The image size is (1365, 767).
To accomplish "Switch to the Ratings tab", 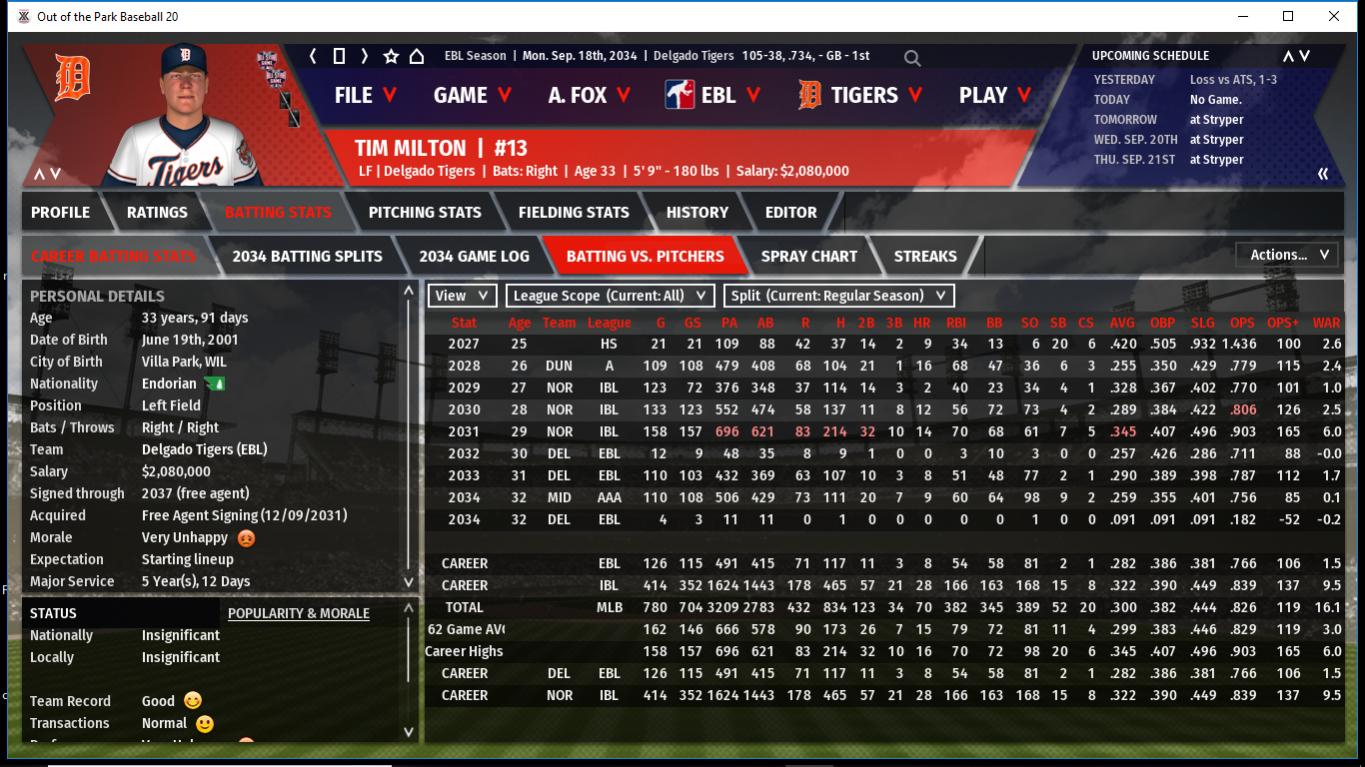I will [x=157, y=212].
